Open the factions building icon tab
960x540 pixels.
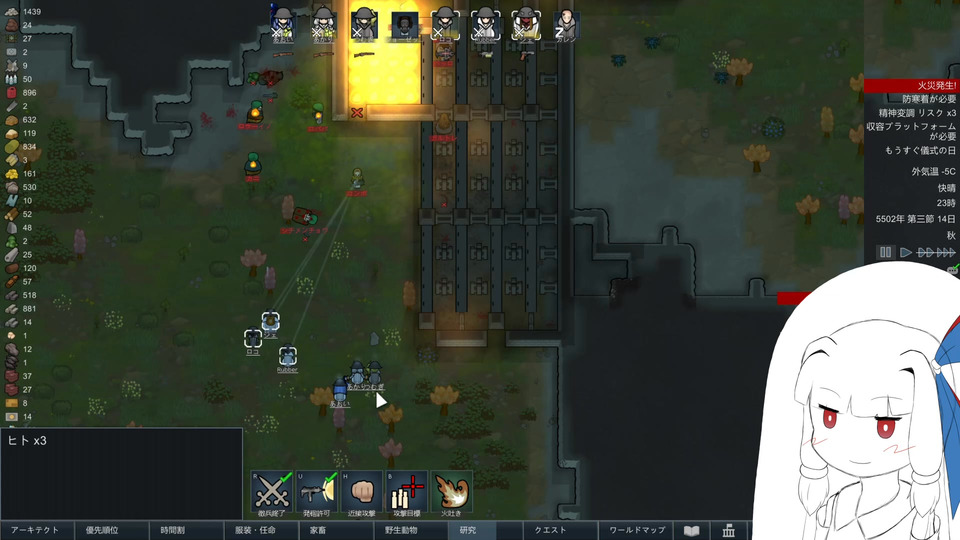pos(729,531)
